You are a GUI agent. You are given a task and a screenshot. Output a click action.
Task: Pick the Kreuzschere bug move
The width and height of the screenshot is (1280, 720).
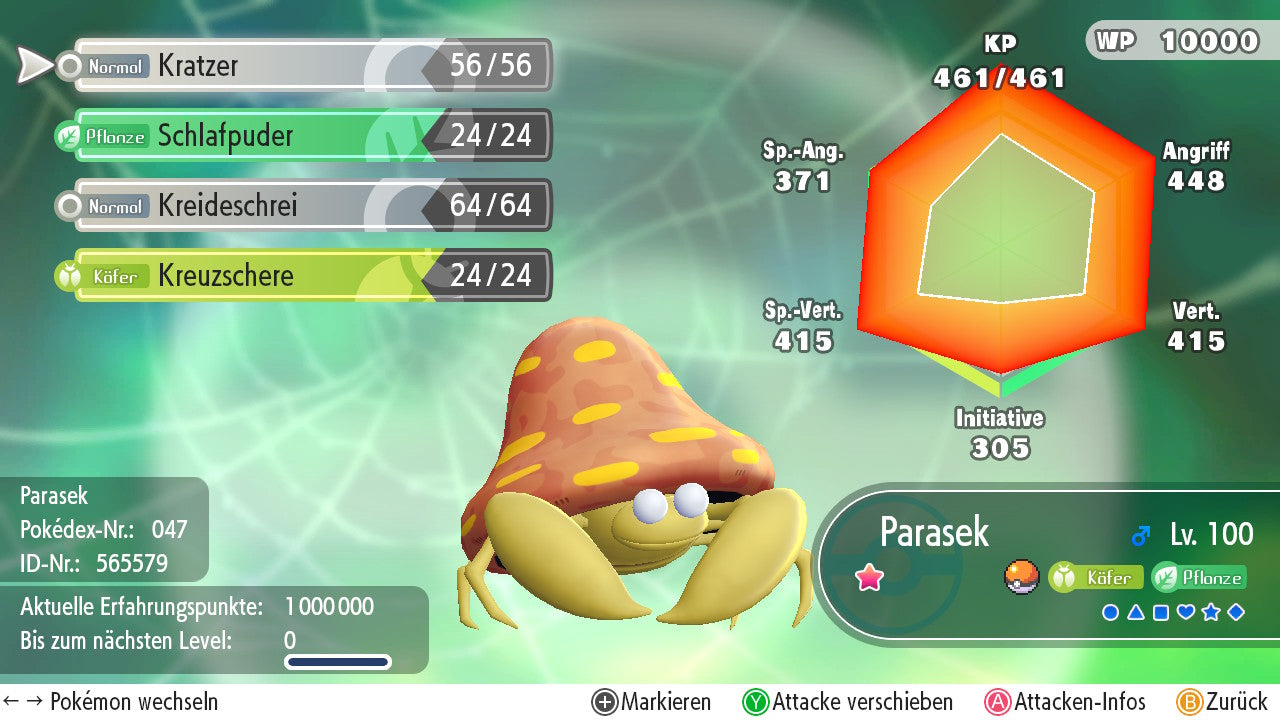(x=310, y=276)
